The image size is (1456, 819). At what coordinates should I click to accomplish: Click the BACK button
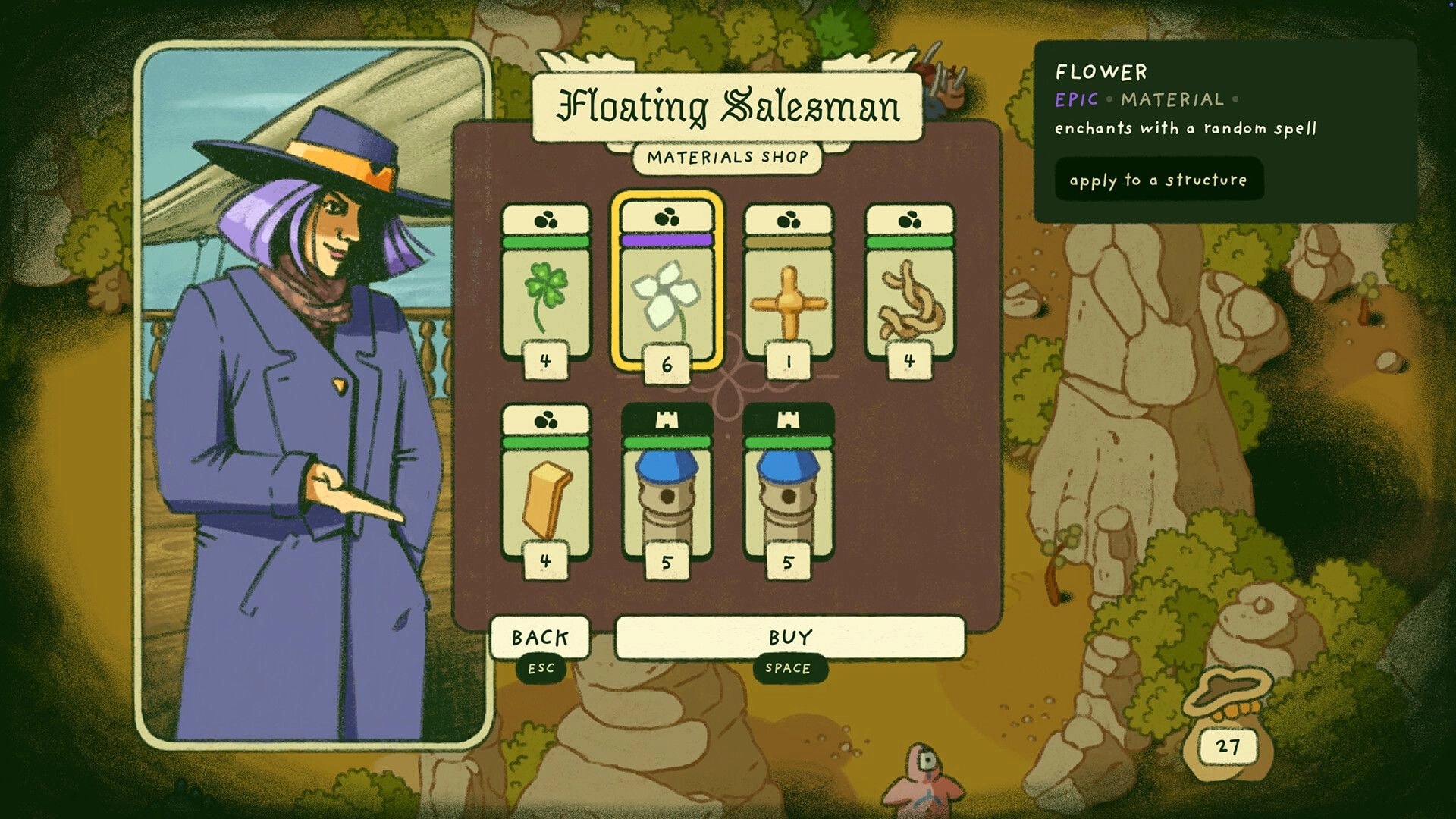(x=540, y=639)
